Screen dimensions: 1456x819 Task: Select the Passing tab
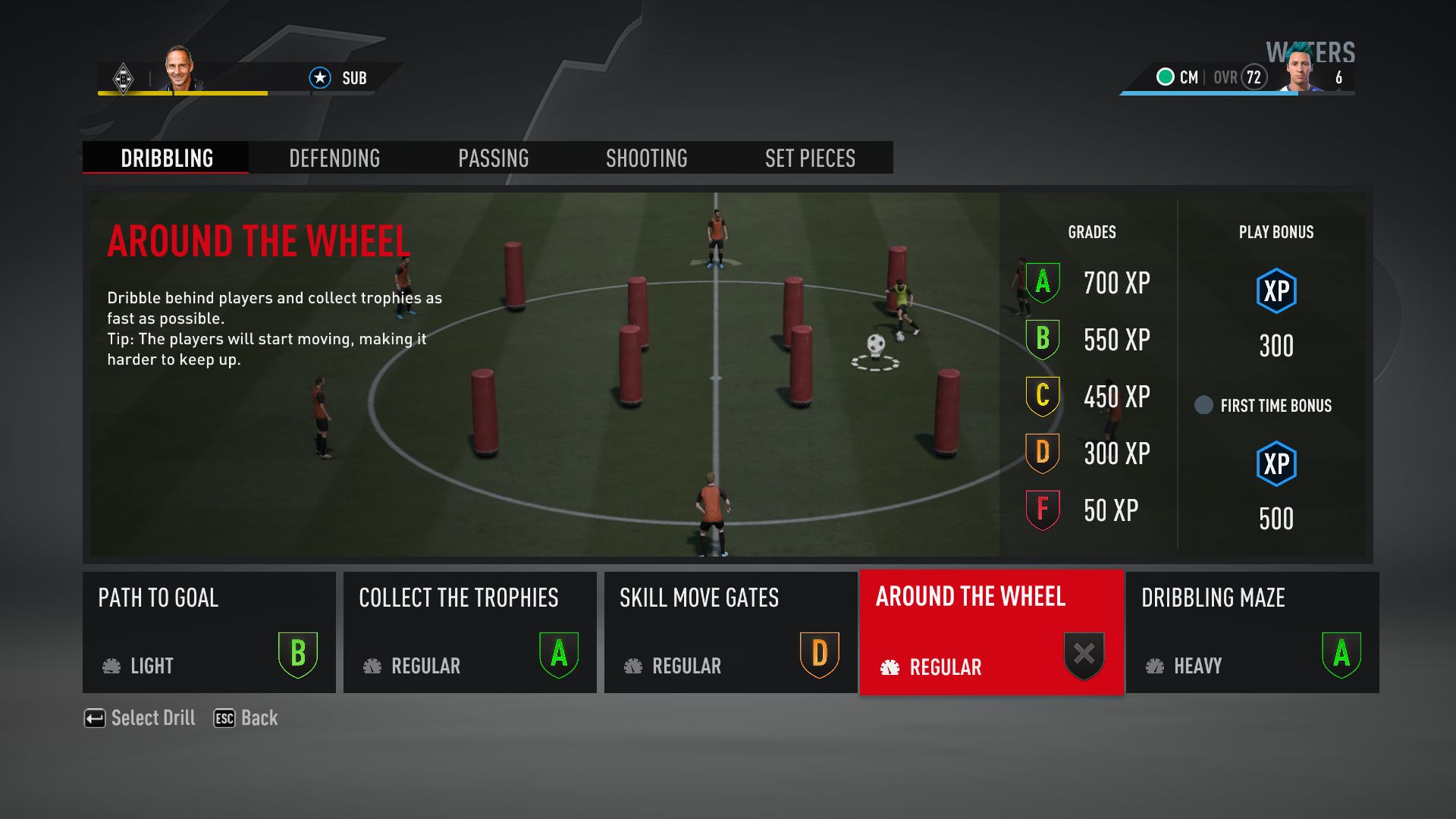(493, 158)
